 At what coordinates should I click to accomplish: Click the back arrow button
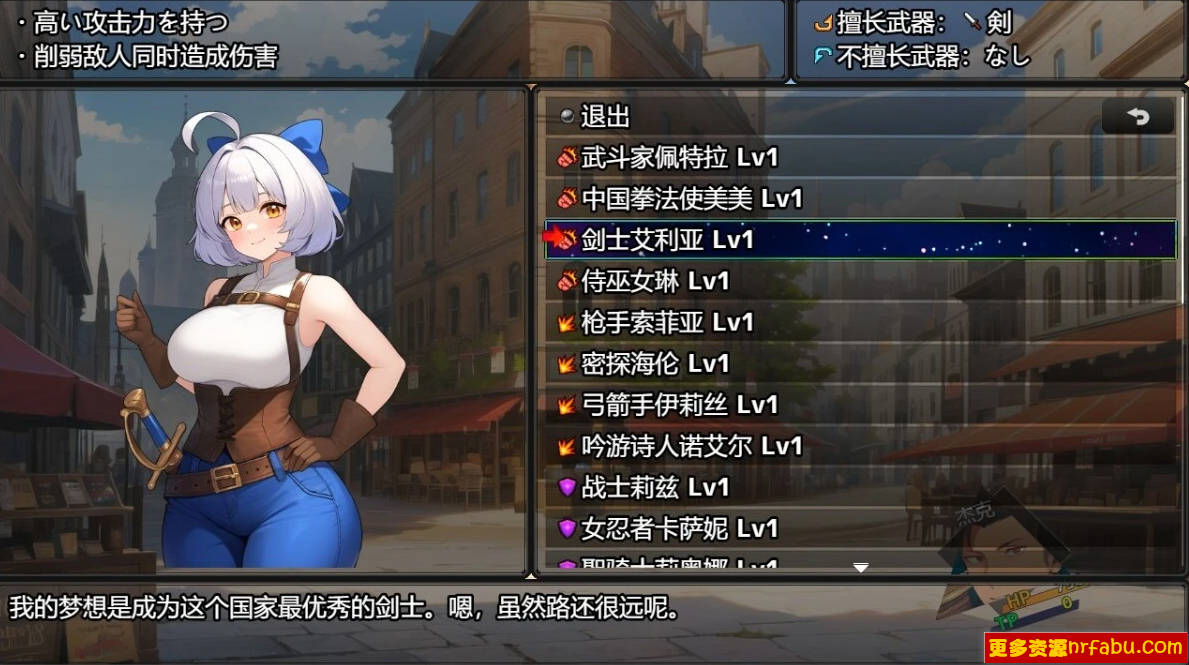1138,117
